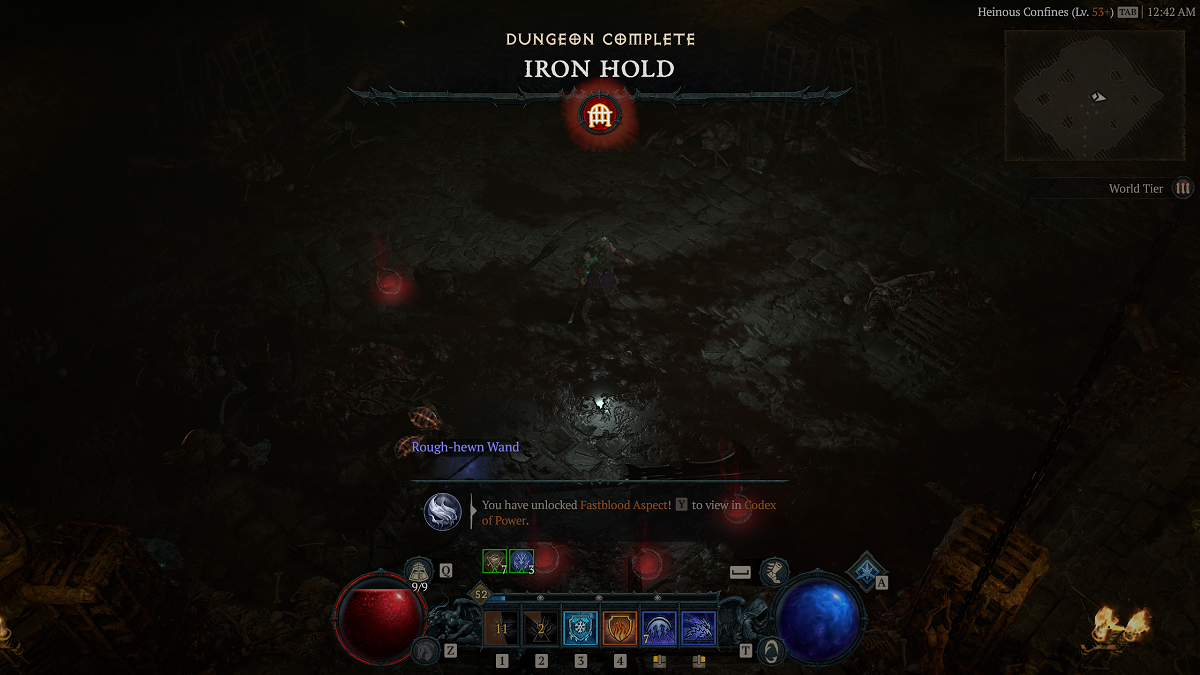Click the Fastblood Aspect notification icon
Screen dimensions: 1200x675
click(442, 512)
